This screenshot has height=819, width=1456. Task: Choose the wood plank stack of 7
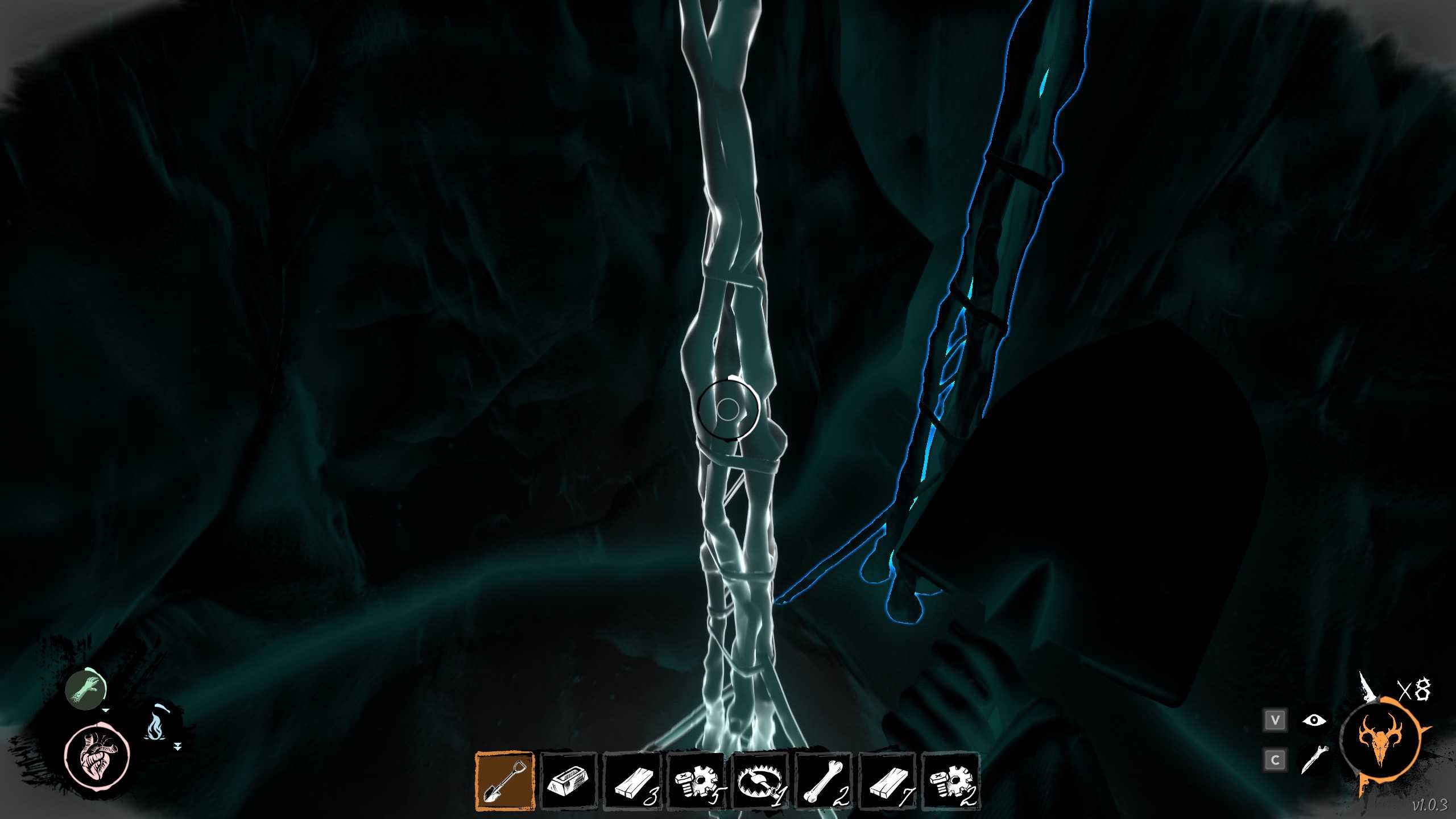tap(887, 781)
